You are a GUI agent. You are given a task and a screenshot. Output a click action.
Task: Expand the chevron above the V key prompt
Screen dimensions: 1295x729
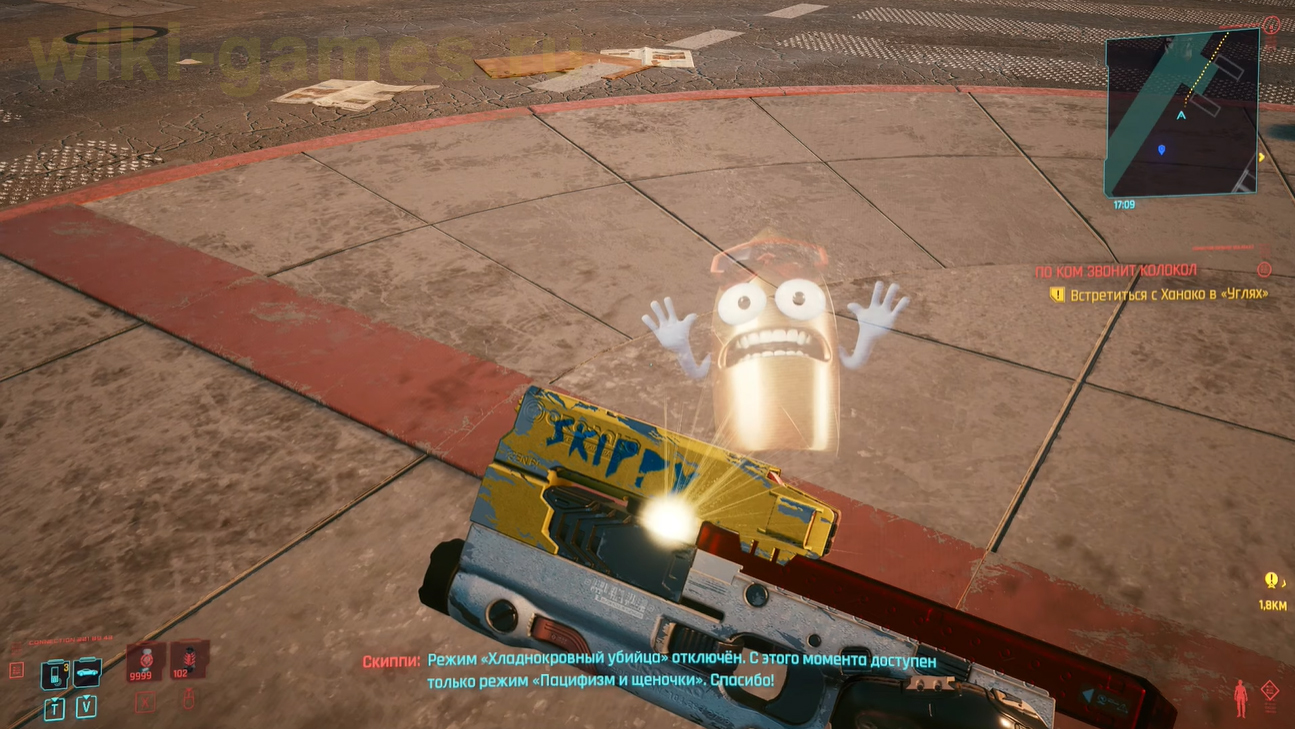pos(87,697)
